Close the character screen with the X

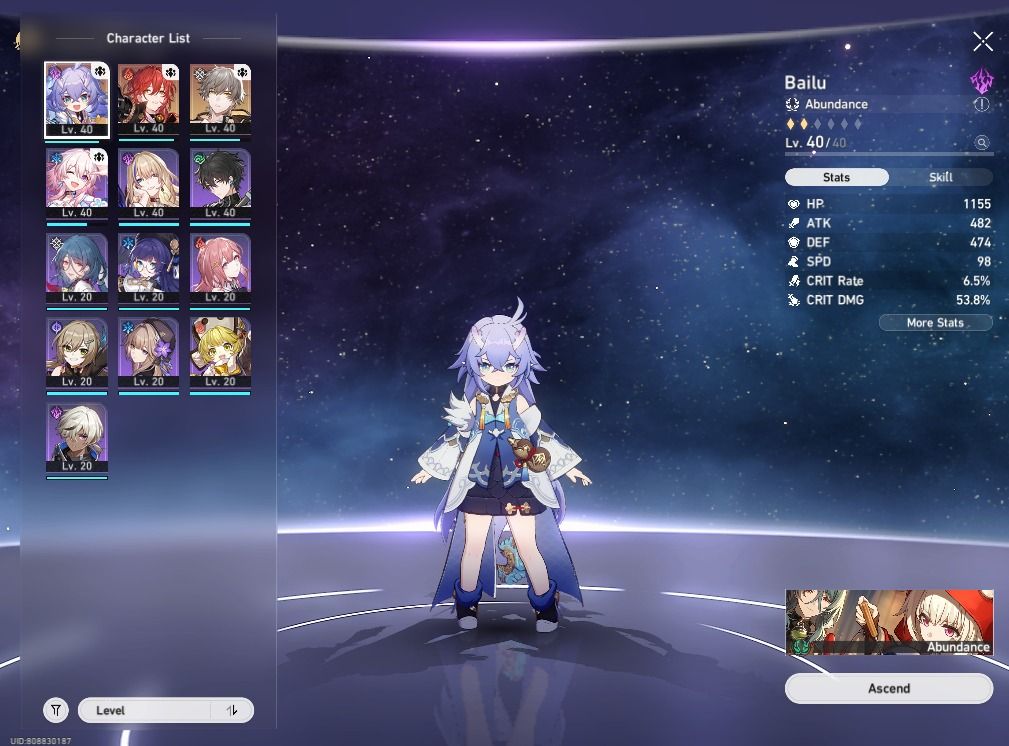point(983,41)
